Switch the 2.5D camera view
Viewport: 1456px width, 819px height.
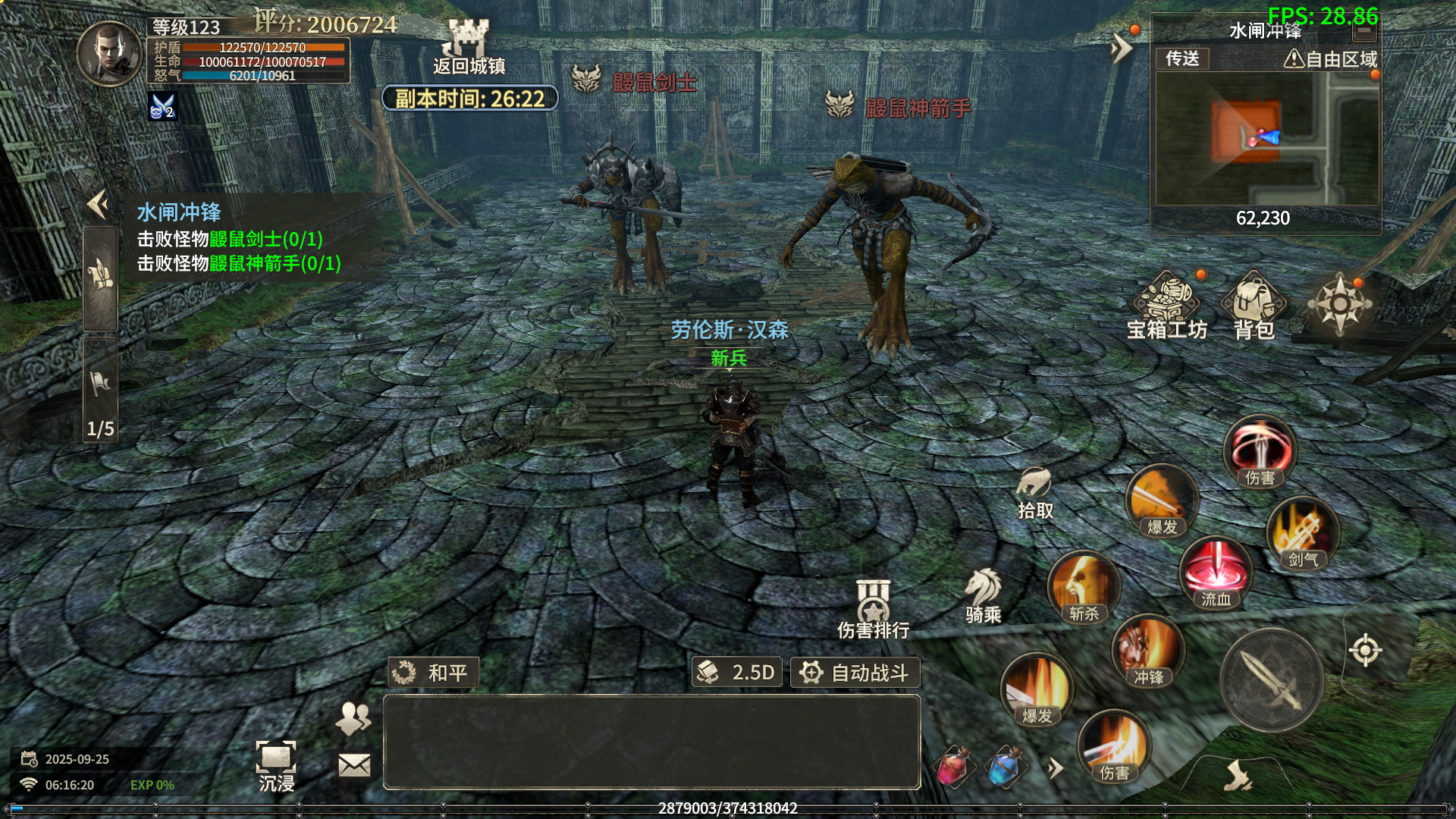(x=737, y=673)
